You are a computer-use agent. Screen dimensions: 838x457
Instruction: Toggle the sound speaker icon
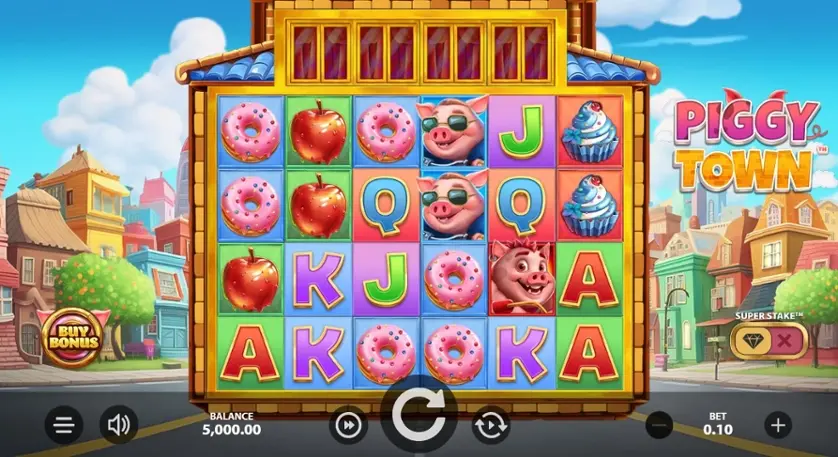coord(119,426)
